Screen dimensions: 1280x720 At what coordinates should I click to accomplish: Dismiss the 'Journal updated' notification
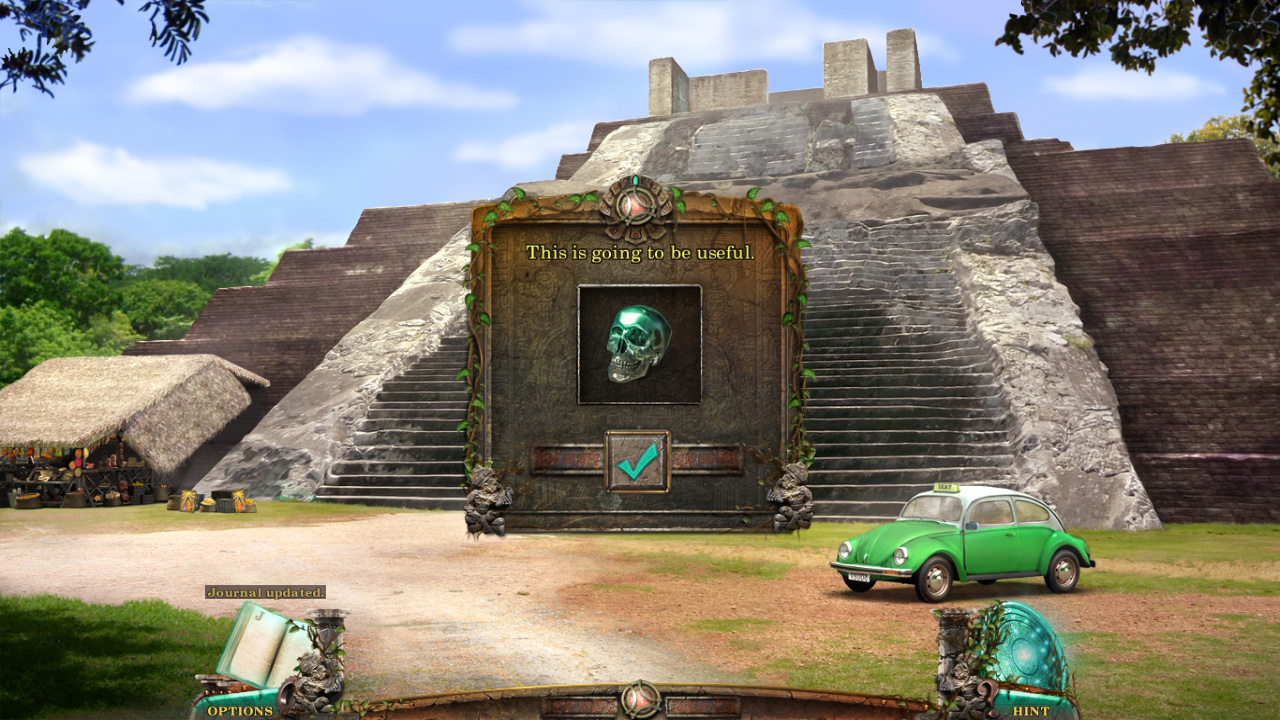266,592
